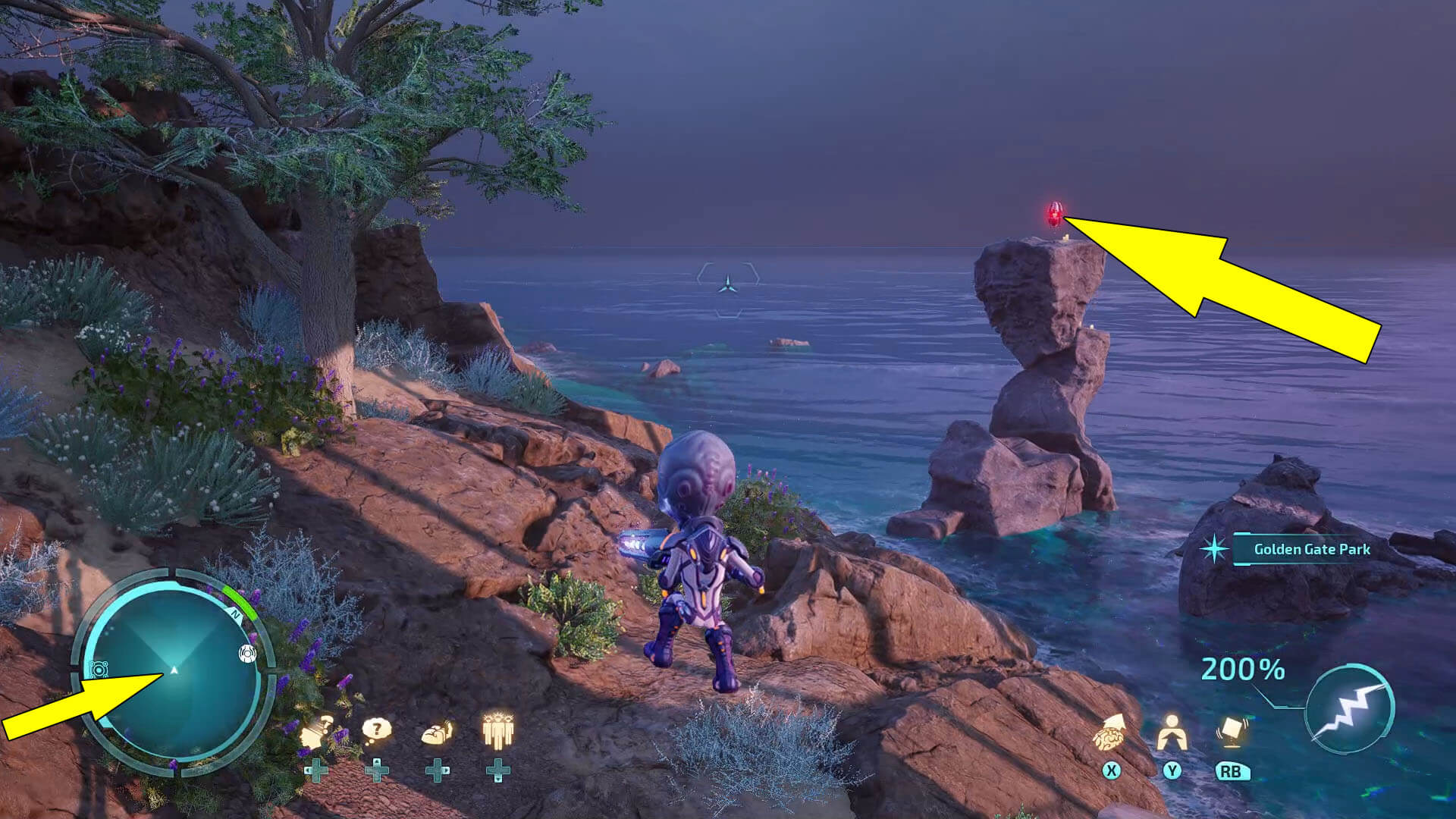Use the sleeping-figure ability icon
Screen dimensions: 1456x819
(437, 733)
